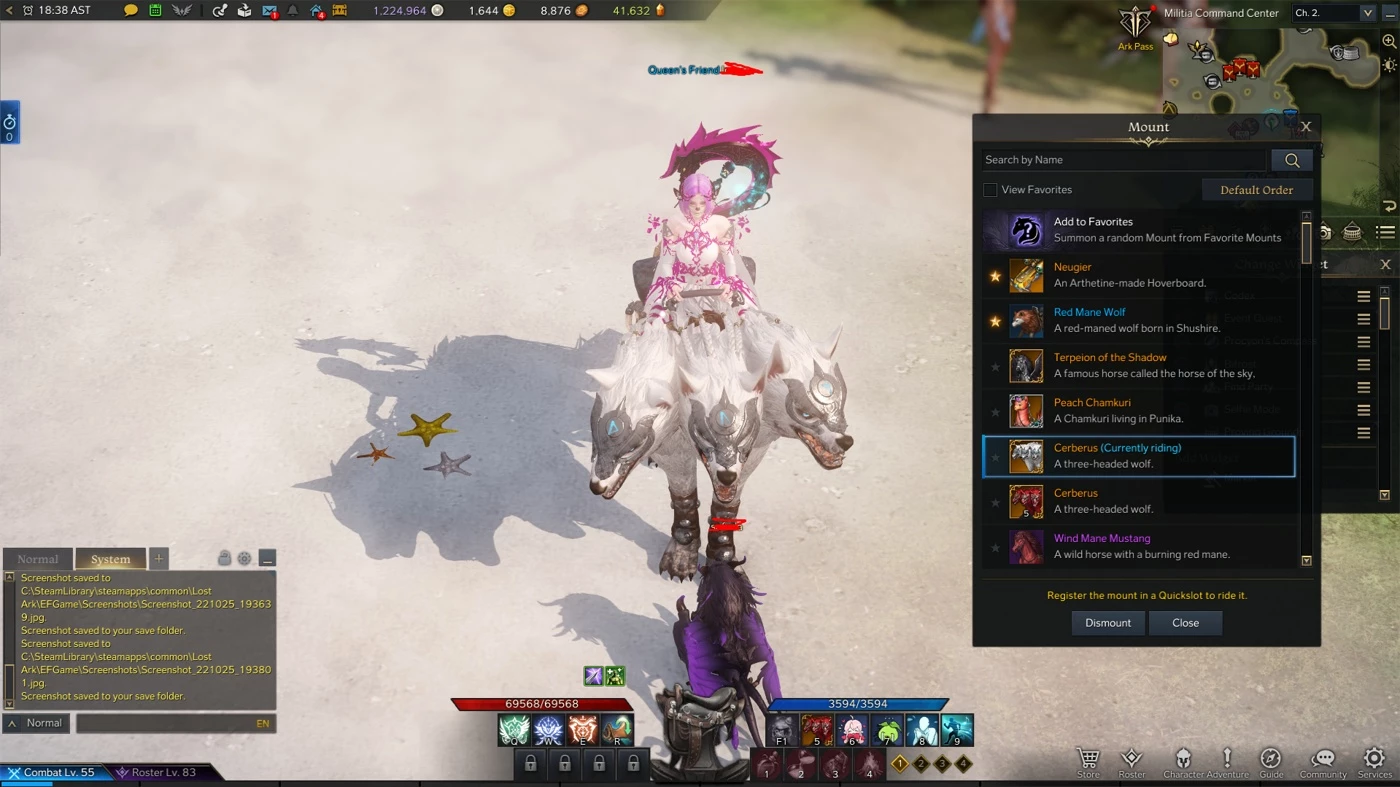This screenshot has width=1400, height=787.
Task: Open the Default Order sort dropdown
Action: (1256, 190)
